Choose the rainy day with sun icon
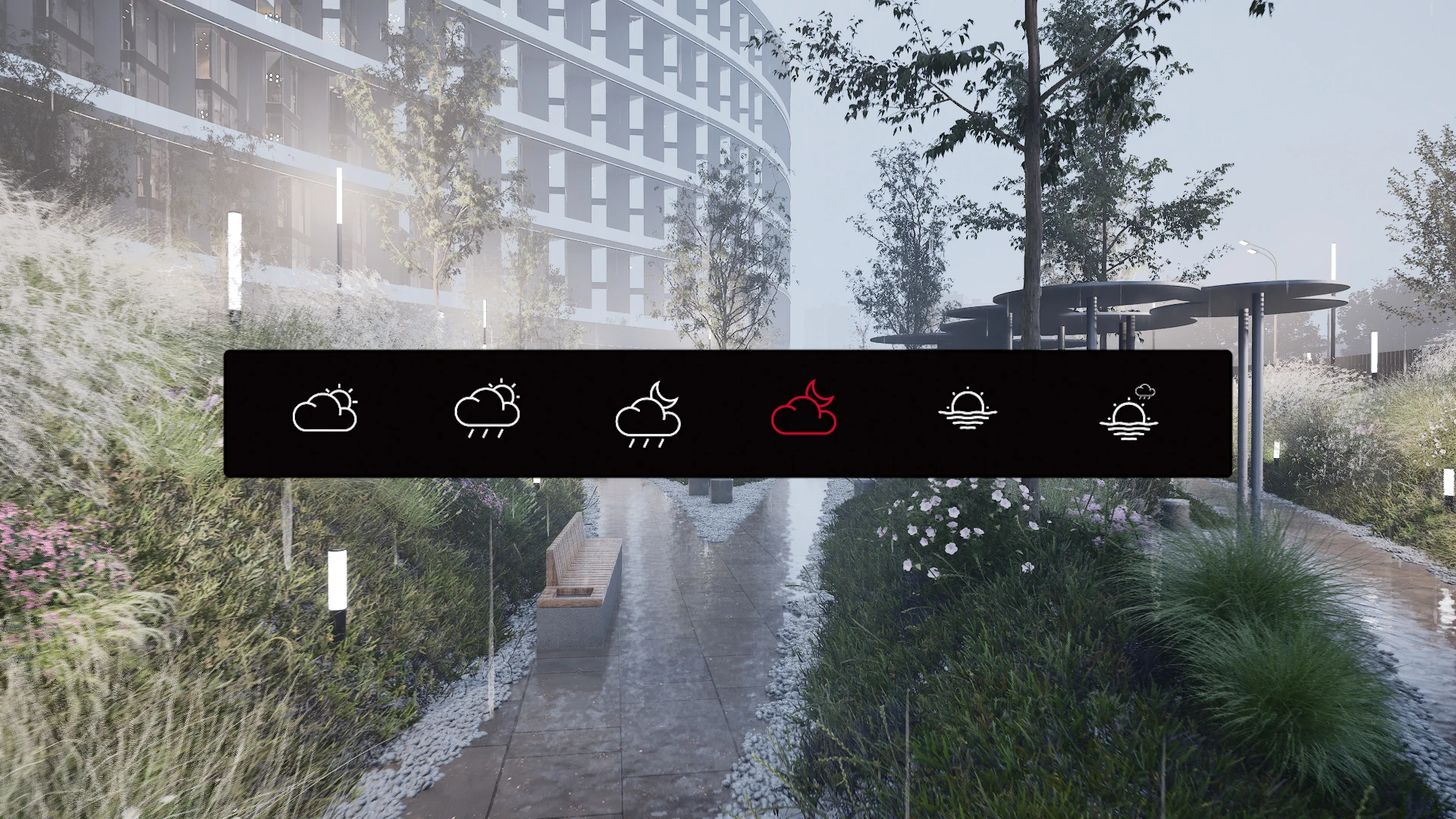 click(x=487, y=410)
